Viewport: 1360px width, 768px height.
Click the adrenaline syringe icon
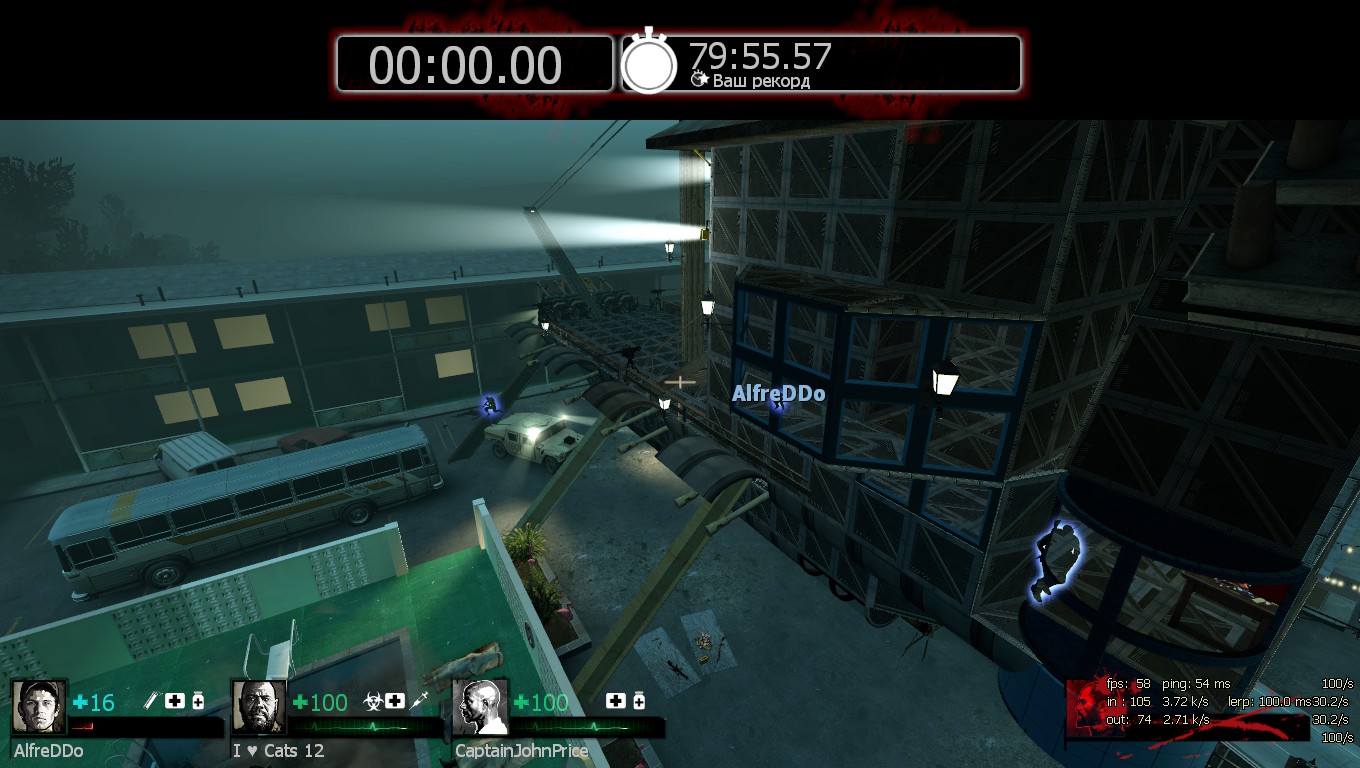(419, 701)
